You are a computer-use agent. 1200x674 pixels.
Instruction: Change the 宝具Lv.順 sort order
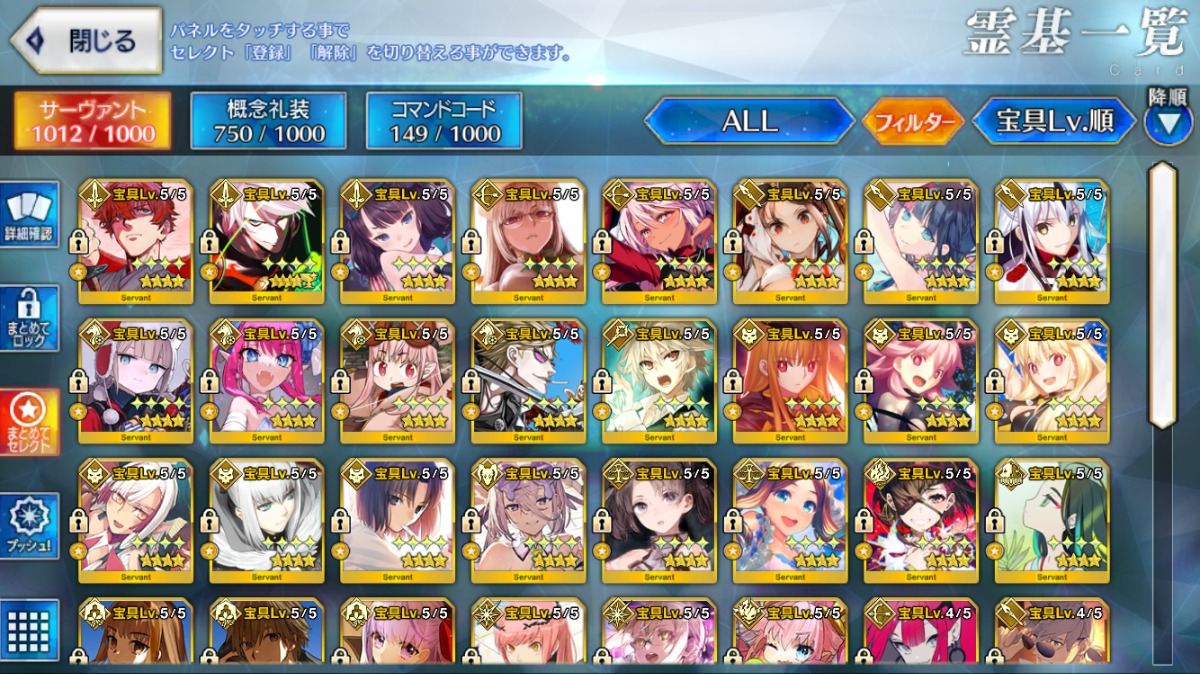(x=1054, y=122)
